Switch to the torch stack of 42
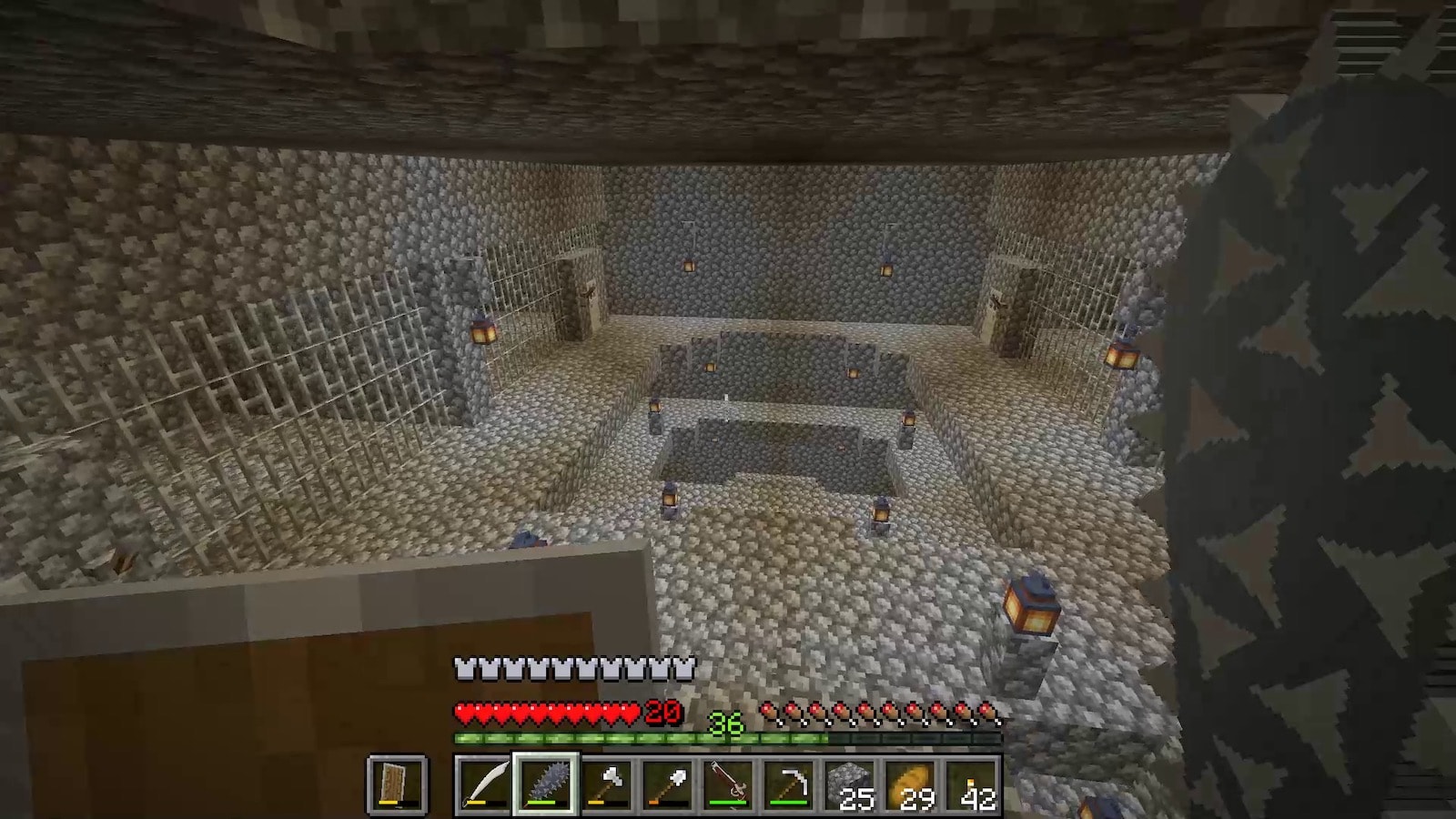The width and height of the screenshot is (1456, 819). coord(972,784)
